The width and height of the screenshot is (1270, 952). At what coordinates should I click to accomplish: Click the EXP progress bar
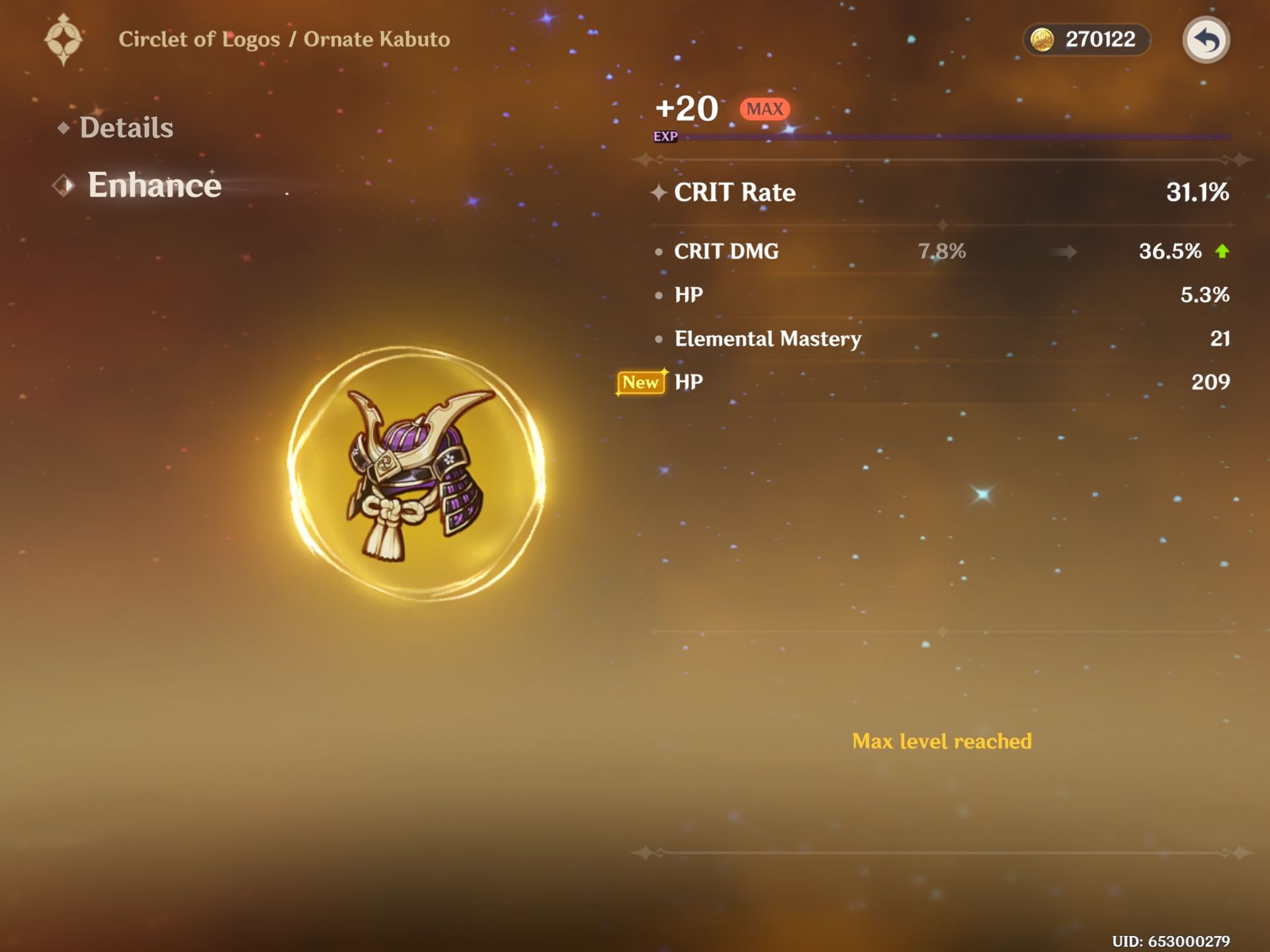point(959,136)
